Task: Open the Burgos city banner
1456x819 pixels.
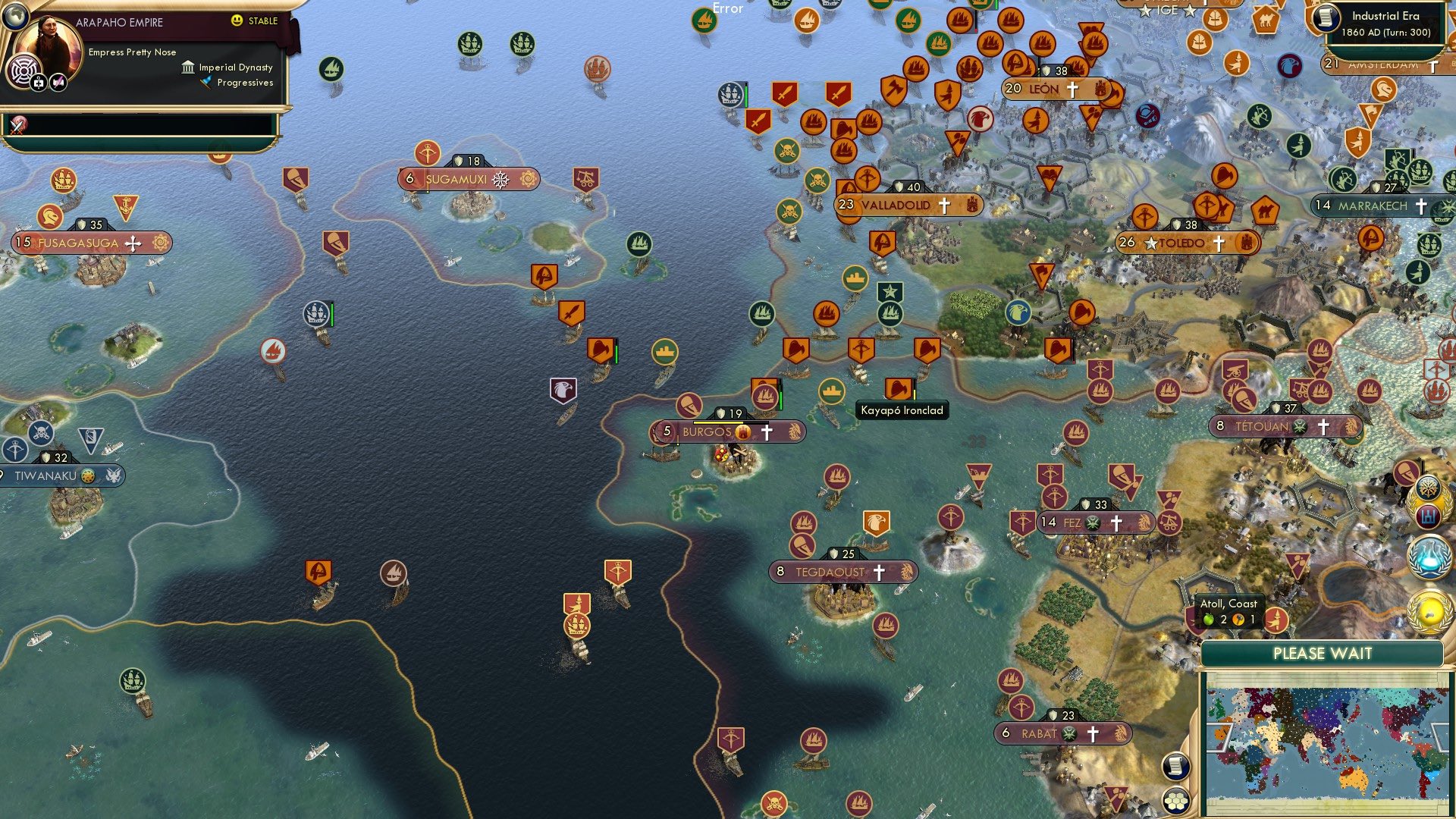Action: [x=709, y=431]
